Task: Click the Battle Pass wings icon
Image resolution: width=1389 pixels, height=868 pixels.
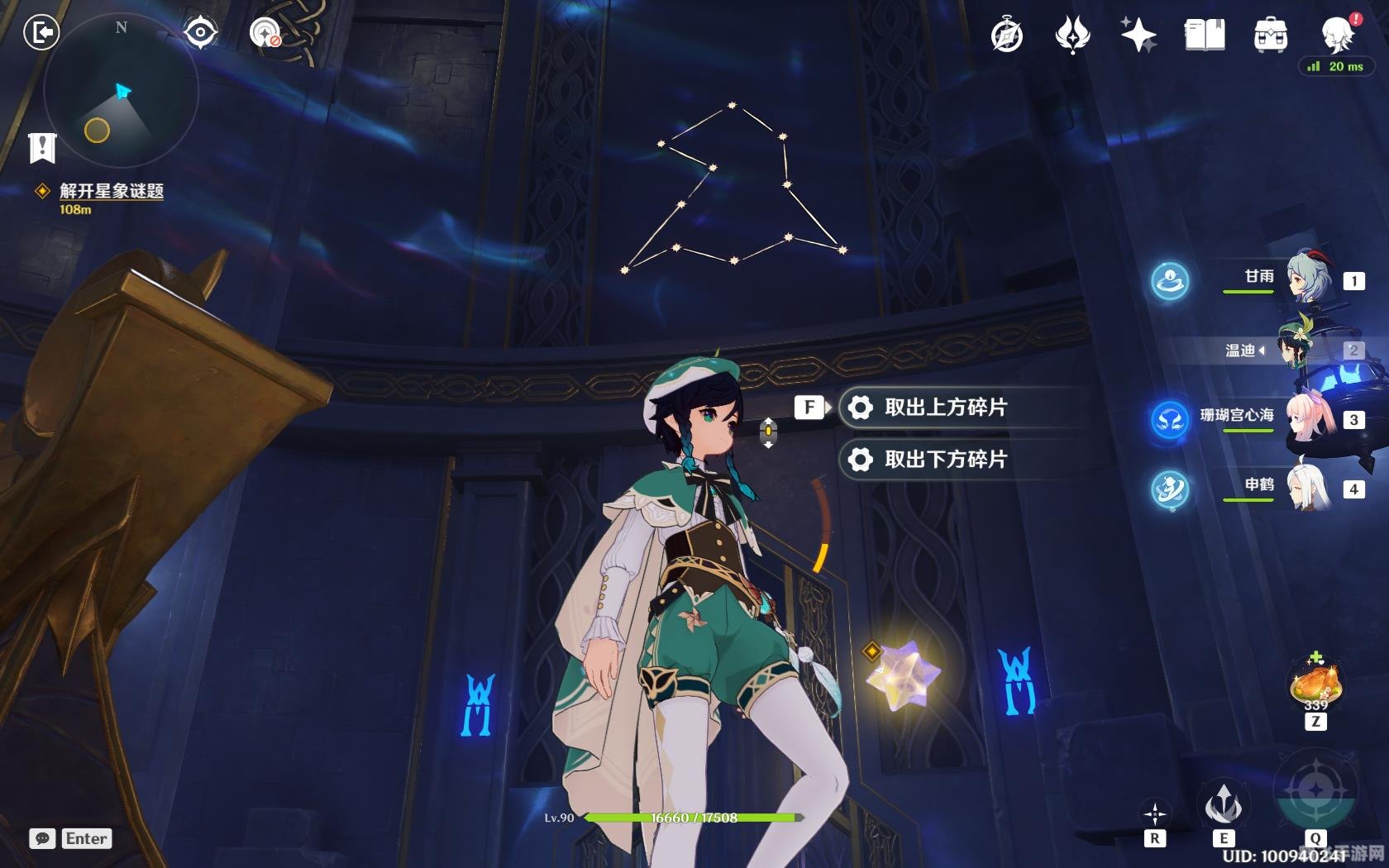Action: tap(1071, 35)
